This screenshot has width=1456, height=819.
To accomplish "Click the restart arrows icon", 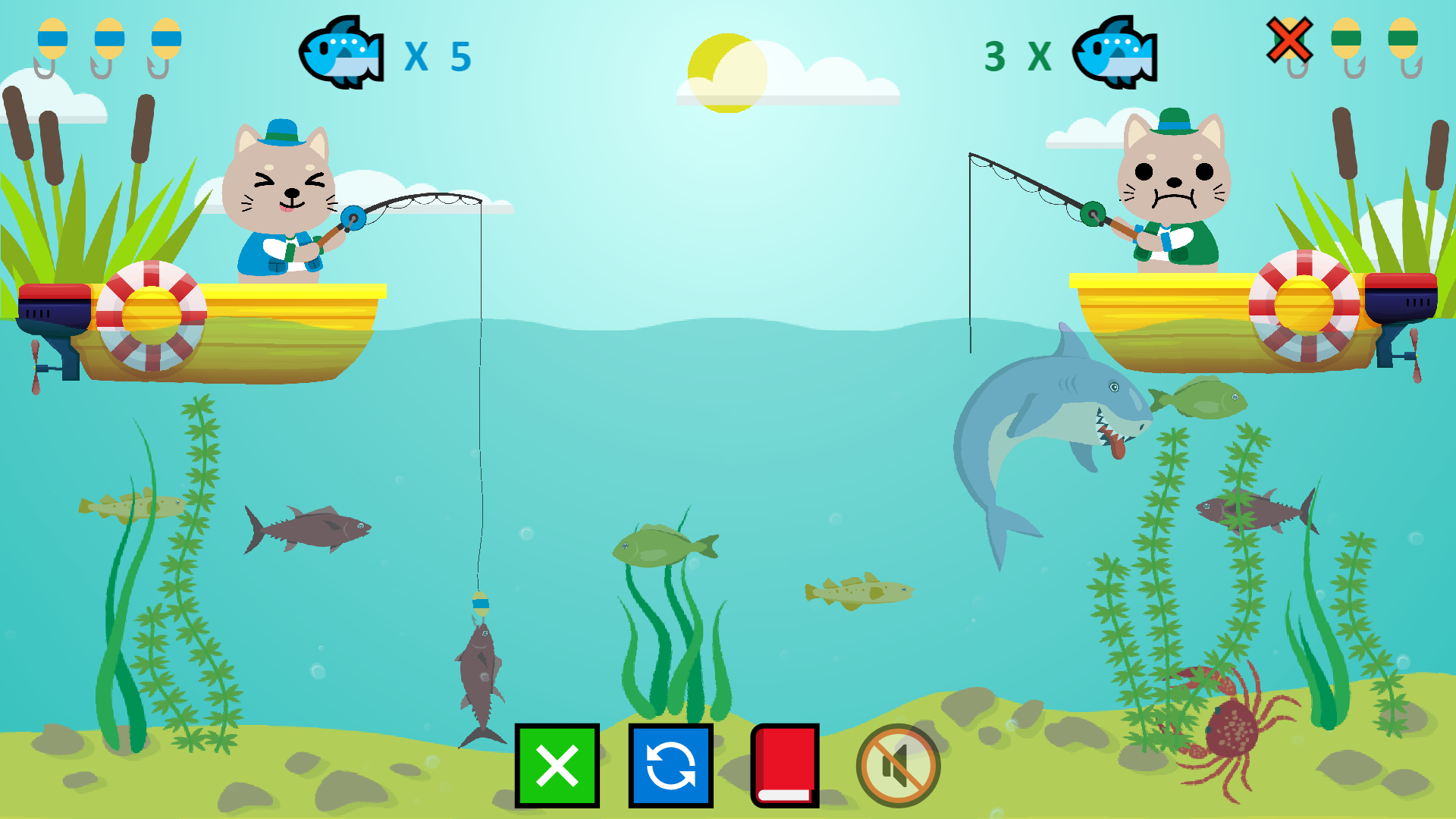I will [670, 767].
